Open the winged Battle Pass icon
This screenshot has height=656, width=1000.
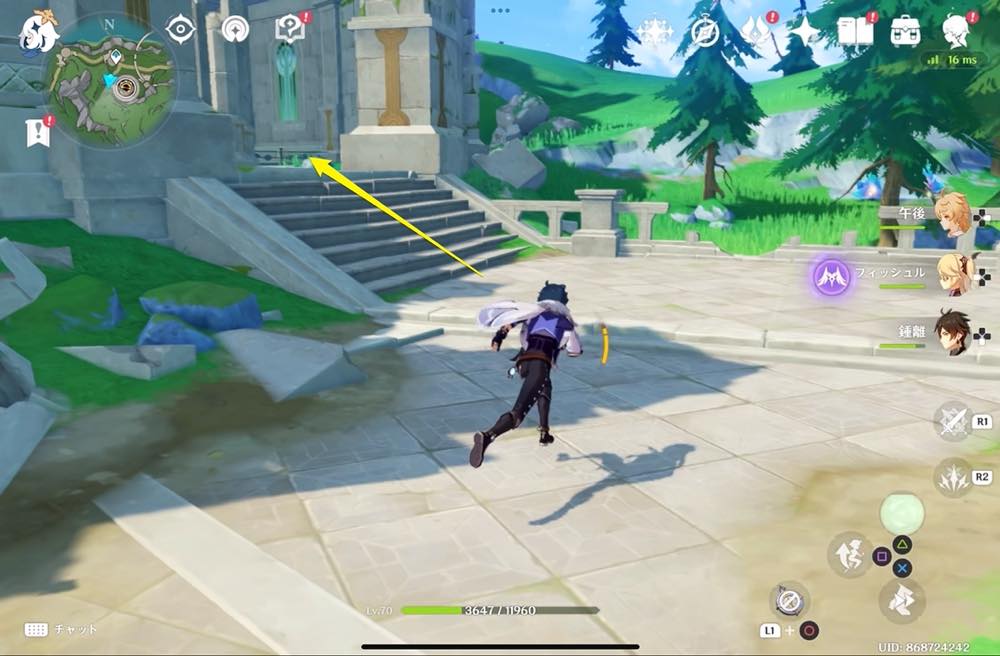pos(756,33)
